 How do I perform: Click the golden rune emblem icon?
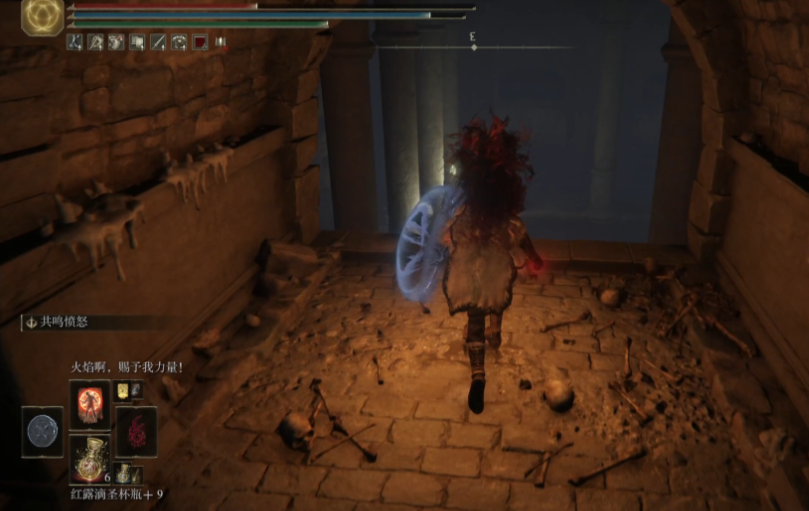tap(43, 17)
